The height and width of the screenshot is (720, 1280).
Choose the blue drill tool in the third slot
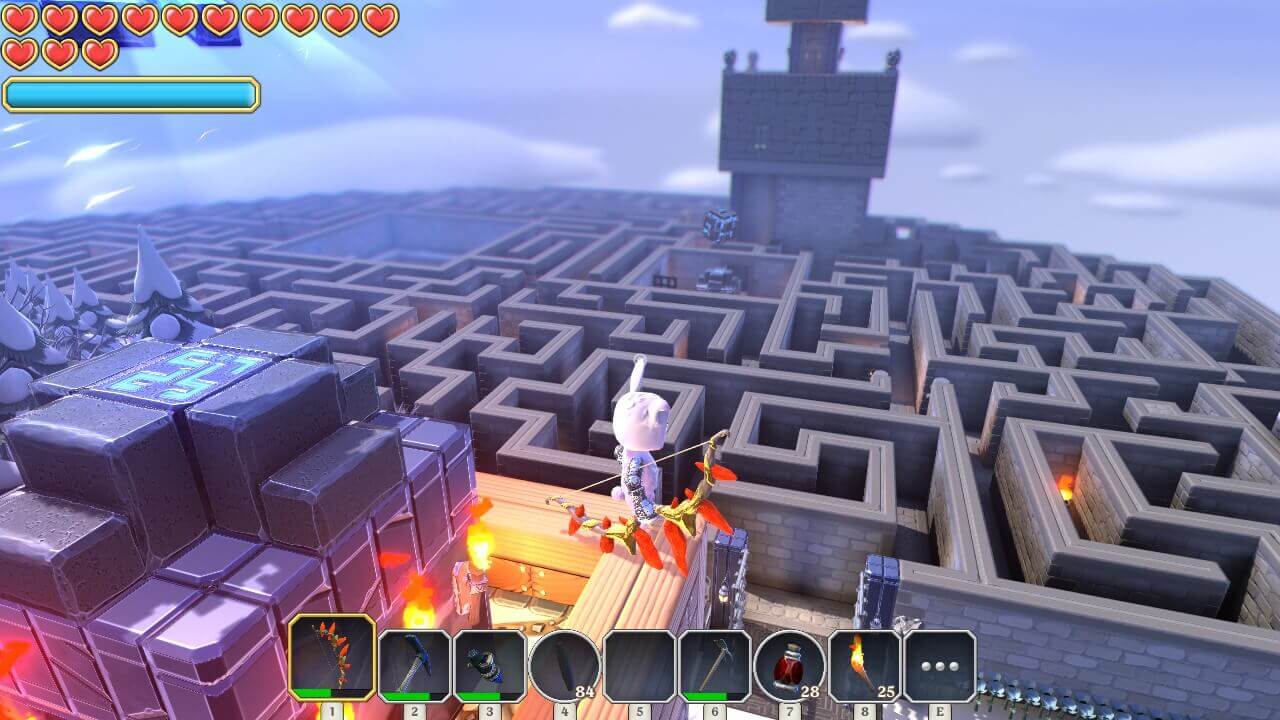pos(490,665)
